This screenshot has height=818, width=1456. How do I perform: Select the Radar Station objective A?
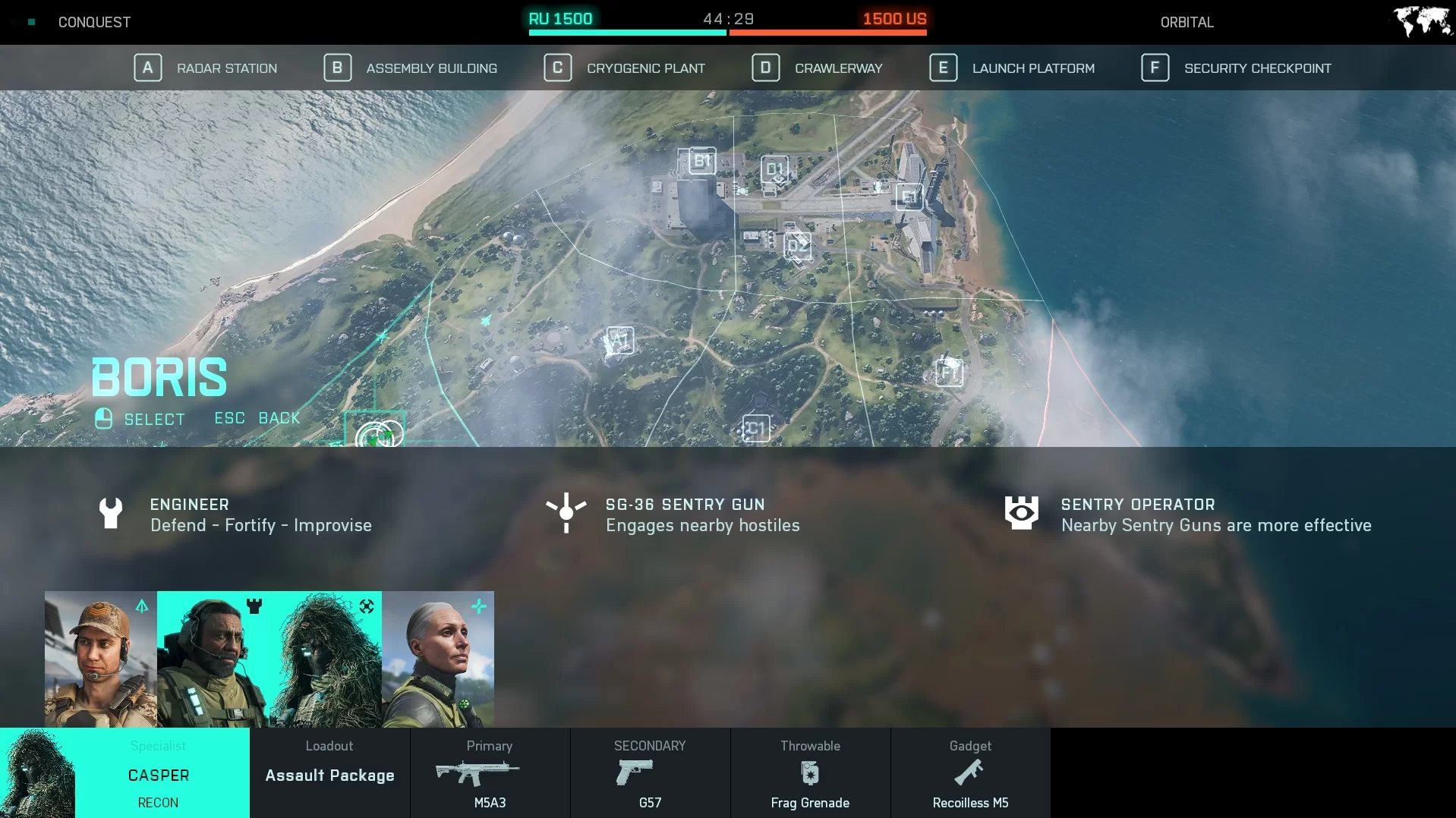(x=206, y=68)
